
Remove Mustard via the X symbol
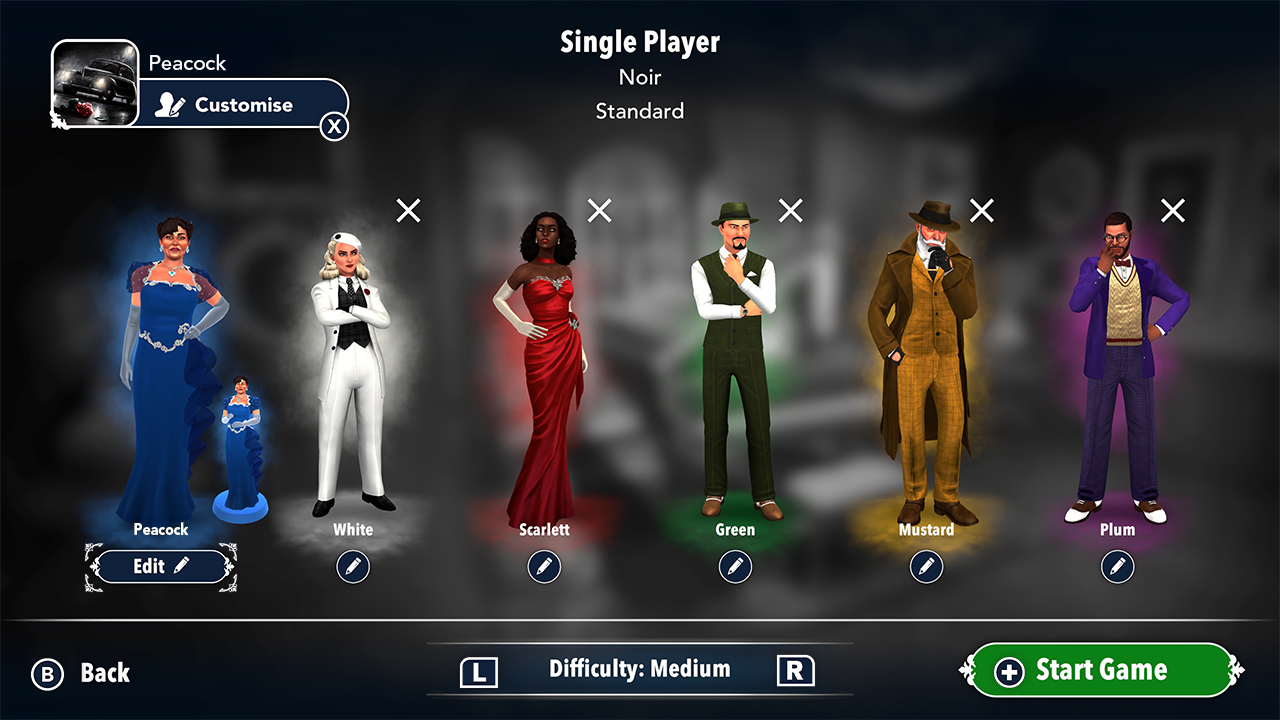[981, 210]
